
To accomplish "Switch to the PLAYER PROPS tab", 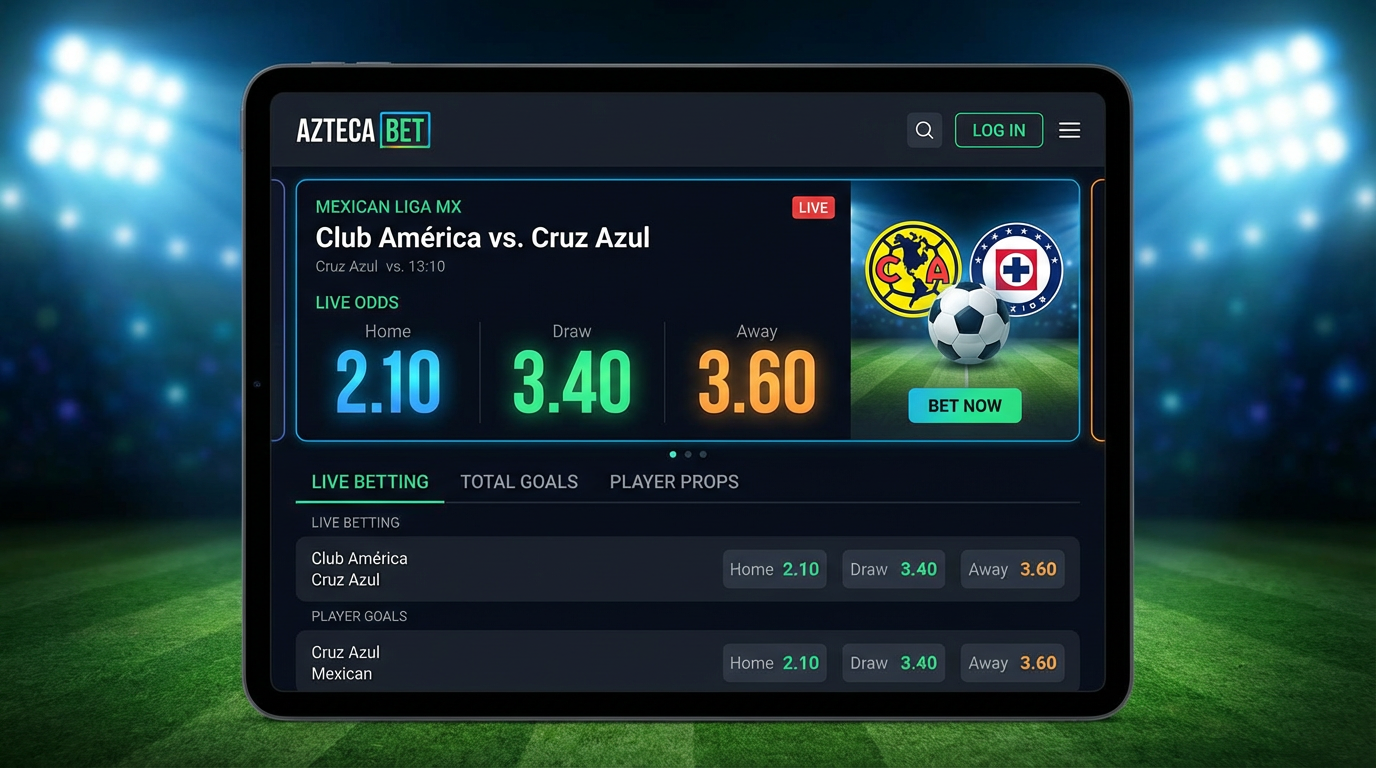I will coord(674,481).
